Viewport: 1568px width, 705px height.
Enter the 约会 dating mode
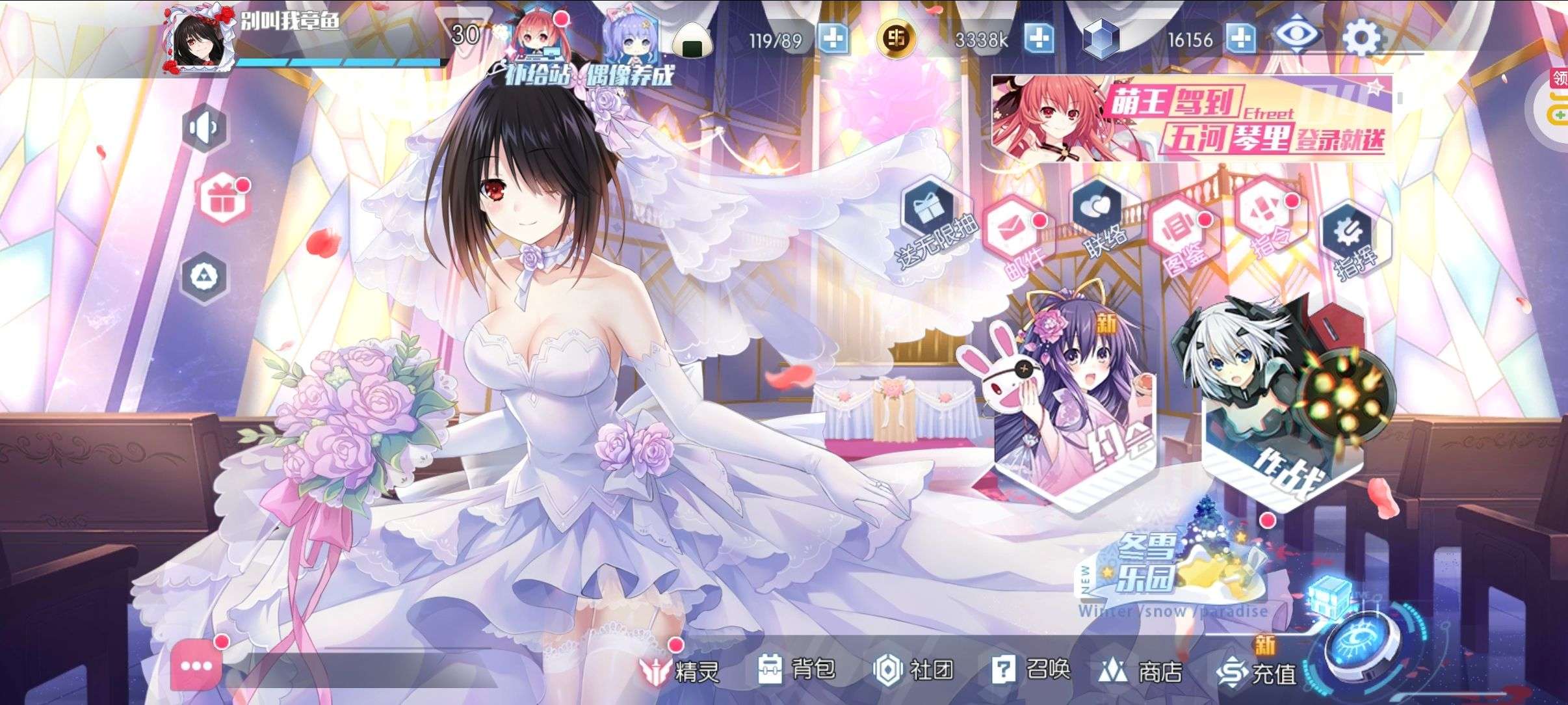click(1073, 416)
